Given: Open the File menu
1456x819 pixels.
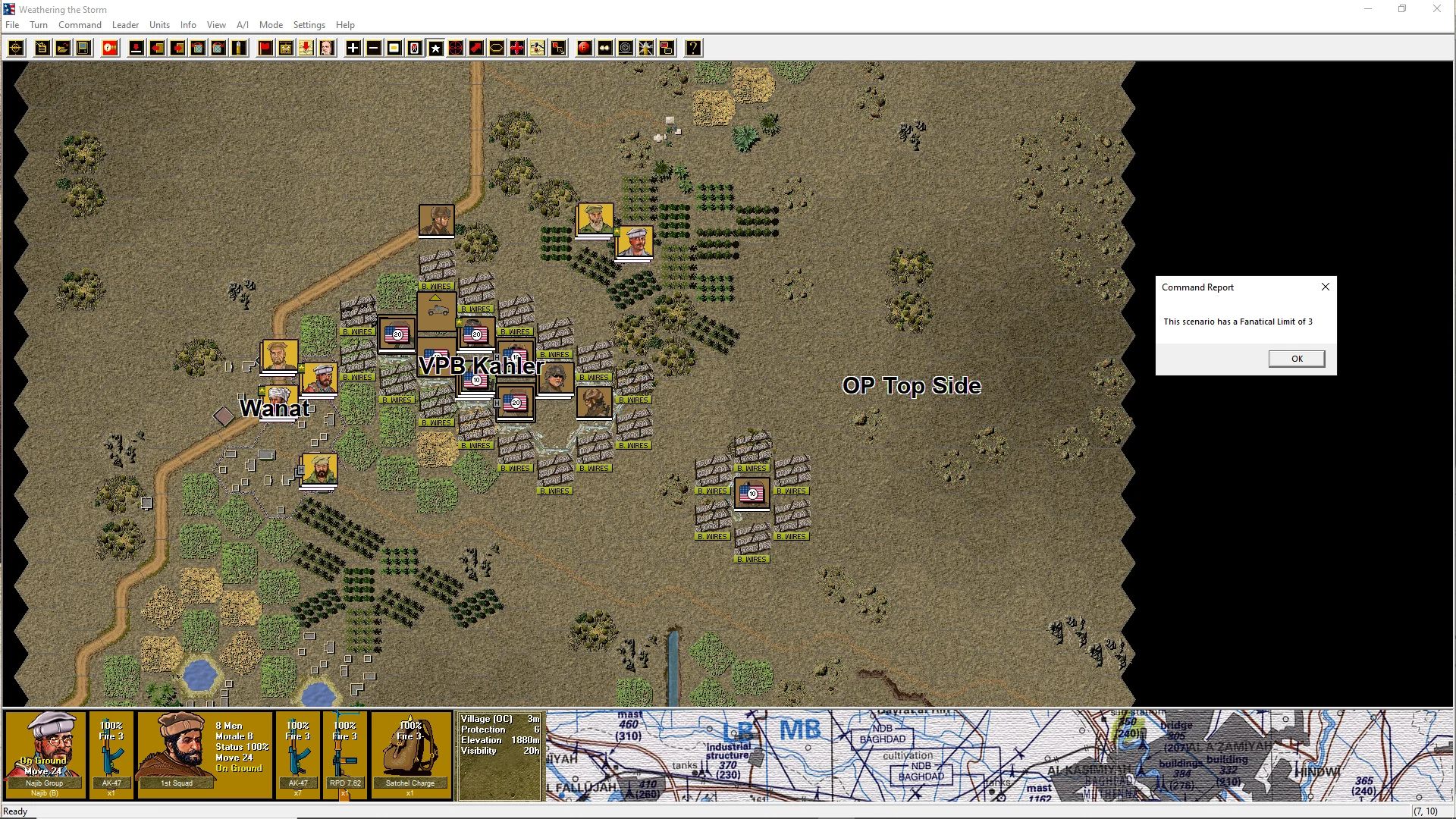Looking at the screenshot, I should point(12,25).
